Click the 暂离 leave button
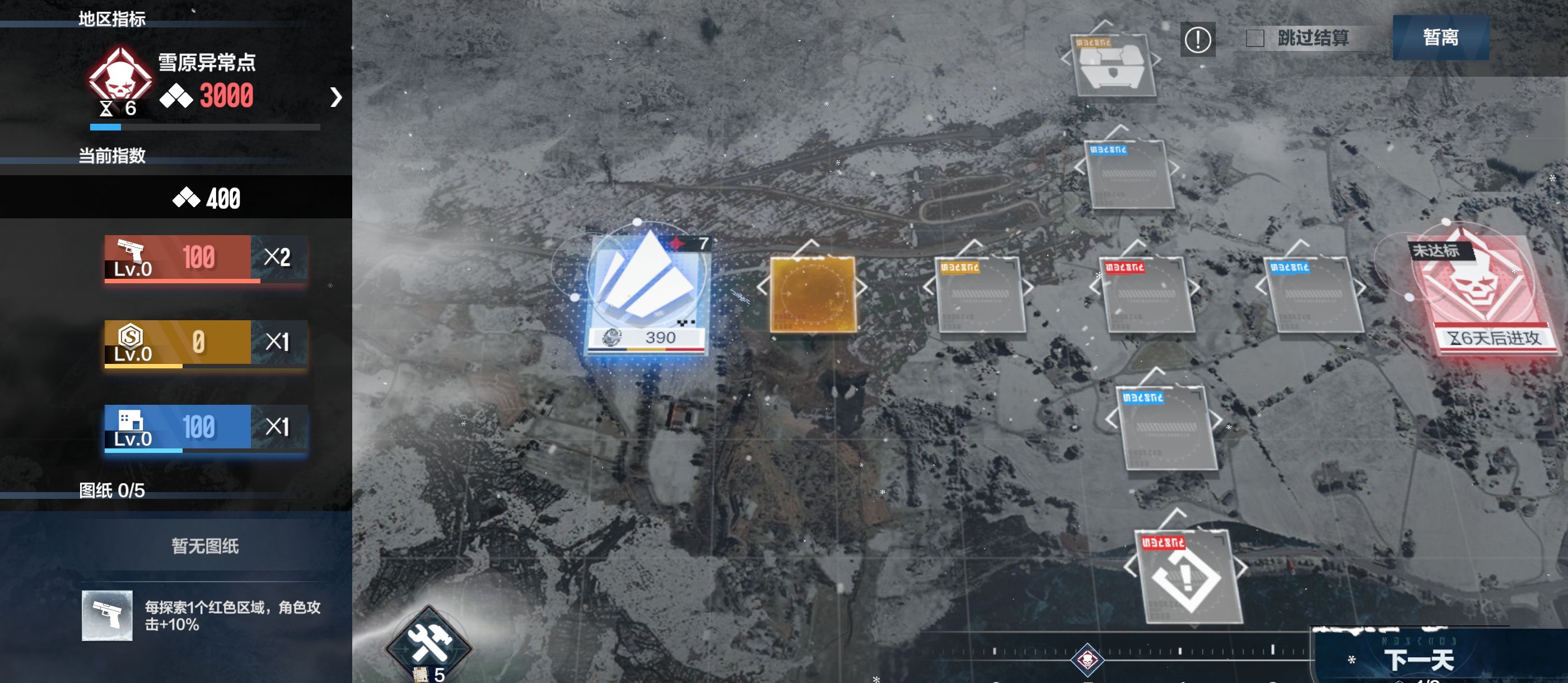 pos(1440,38)
